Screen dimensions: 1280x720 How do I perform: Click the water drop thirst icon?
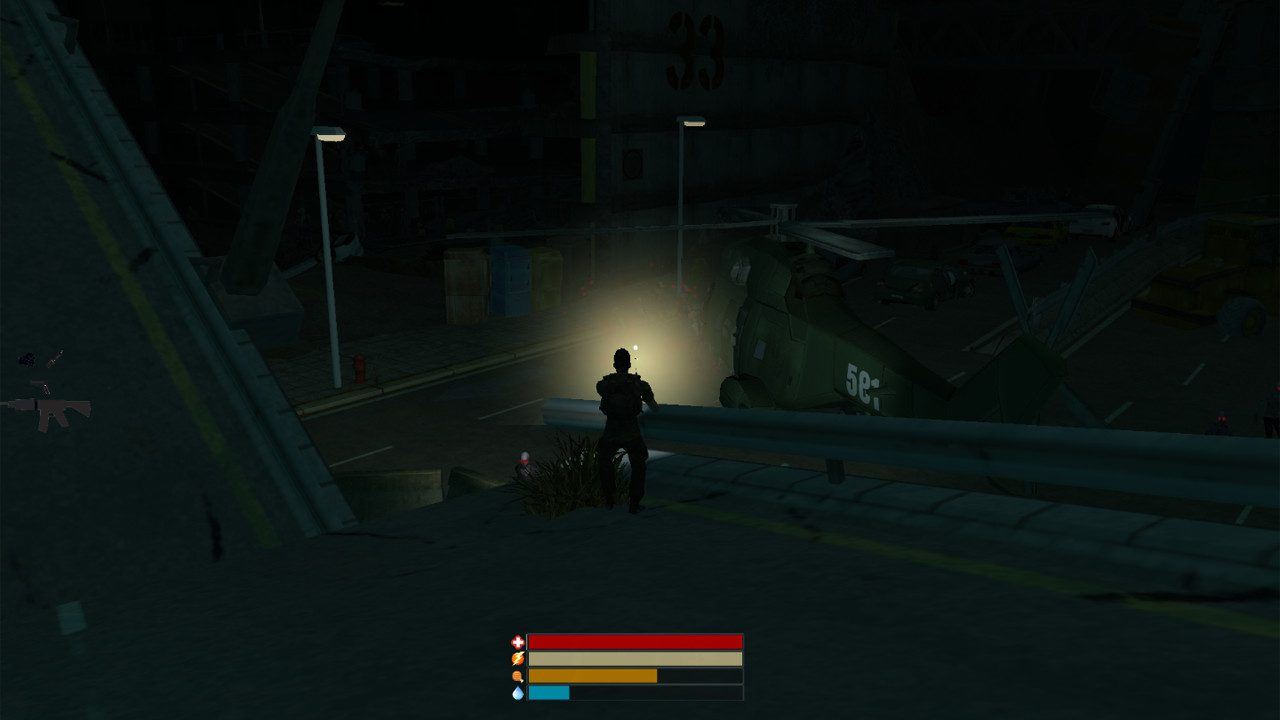click(x=516, y=691)
